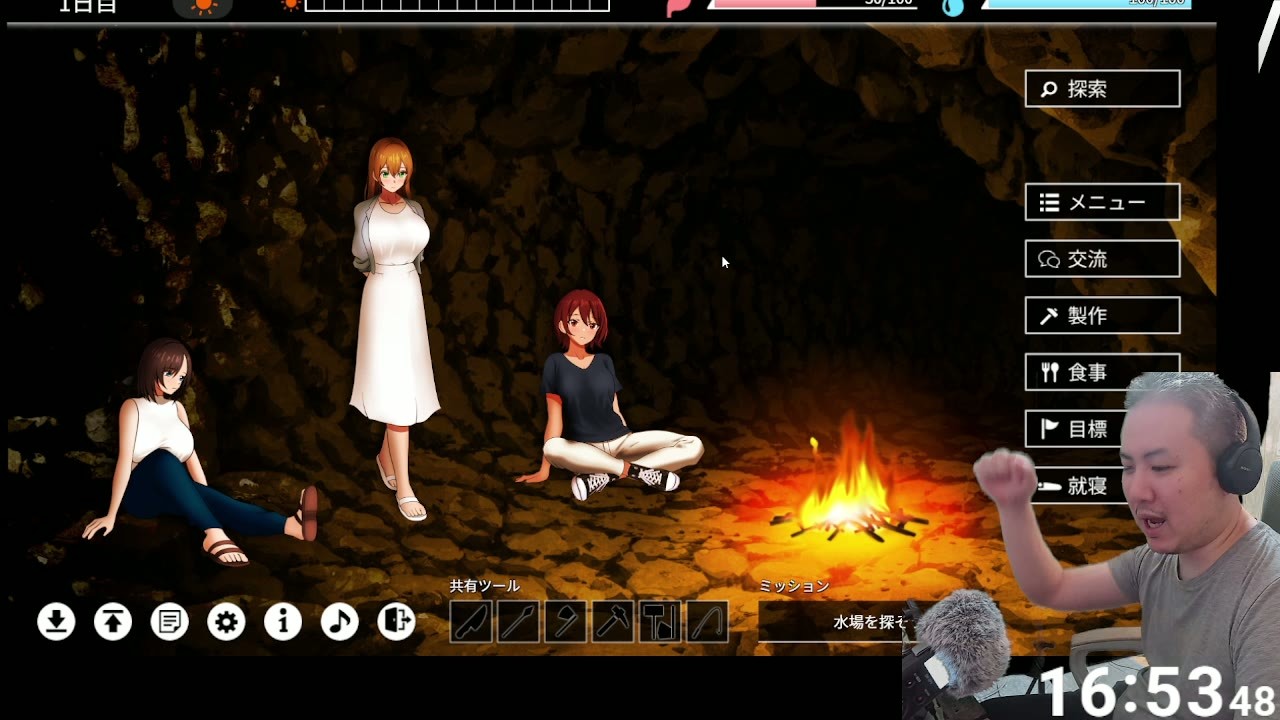Viewport: 1280px width, 720px height.
Task: Show the information icon
Action: coord(283,622)
